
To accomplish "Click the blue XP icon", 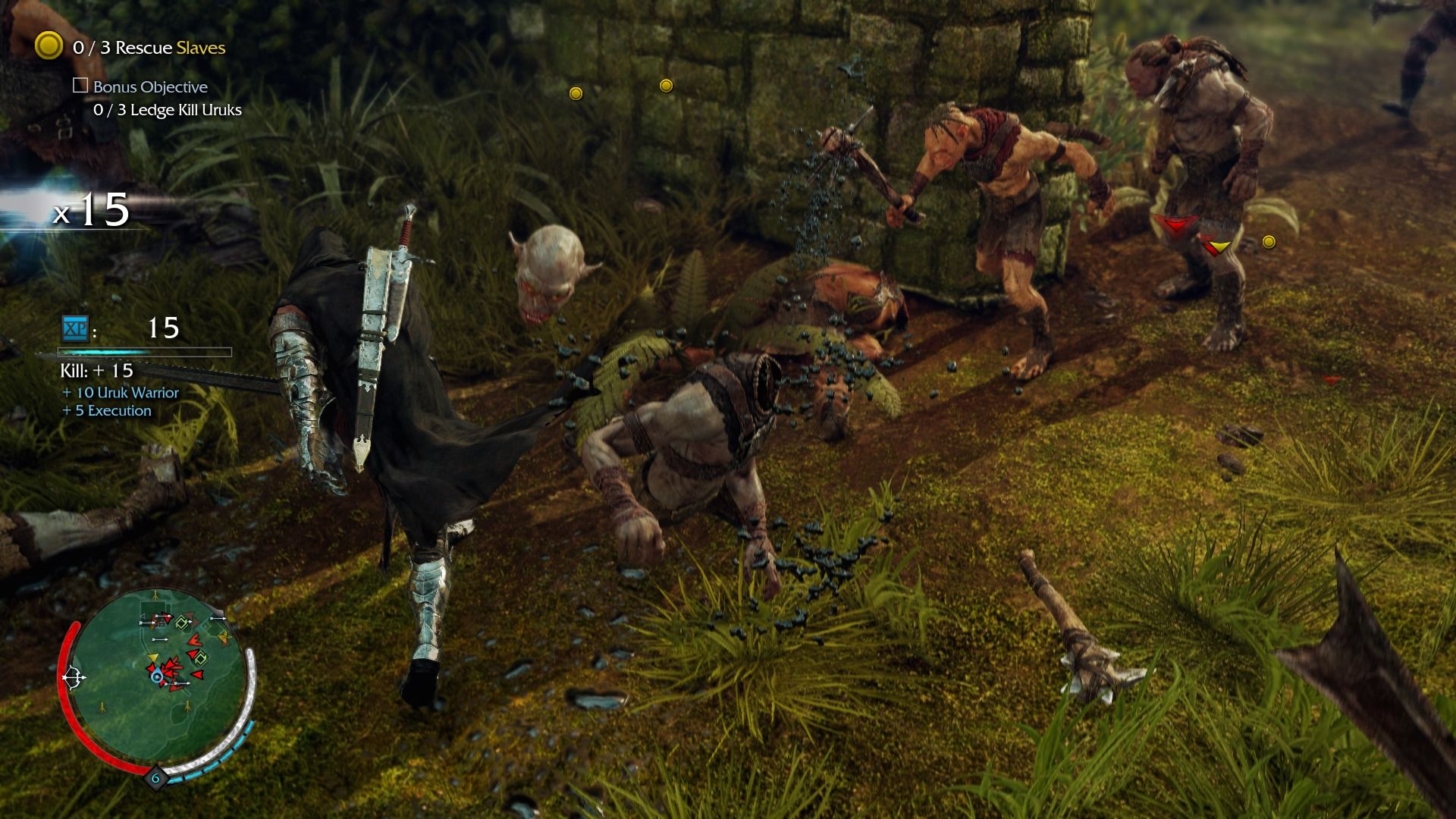I will click(74, 328).
